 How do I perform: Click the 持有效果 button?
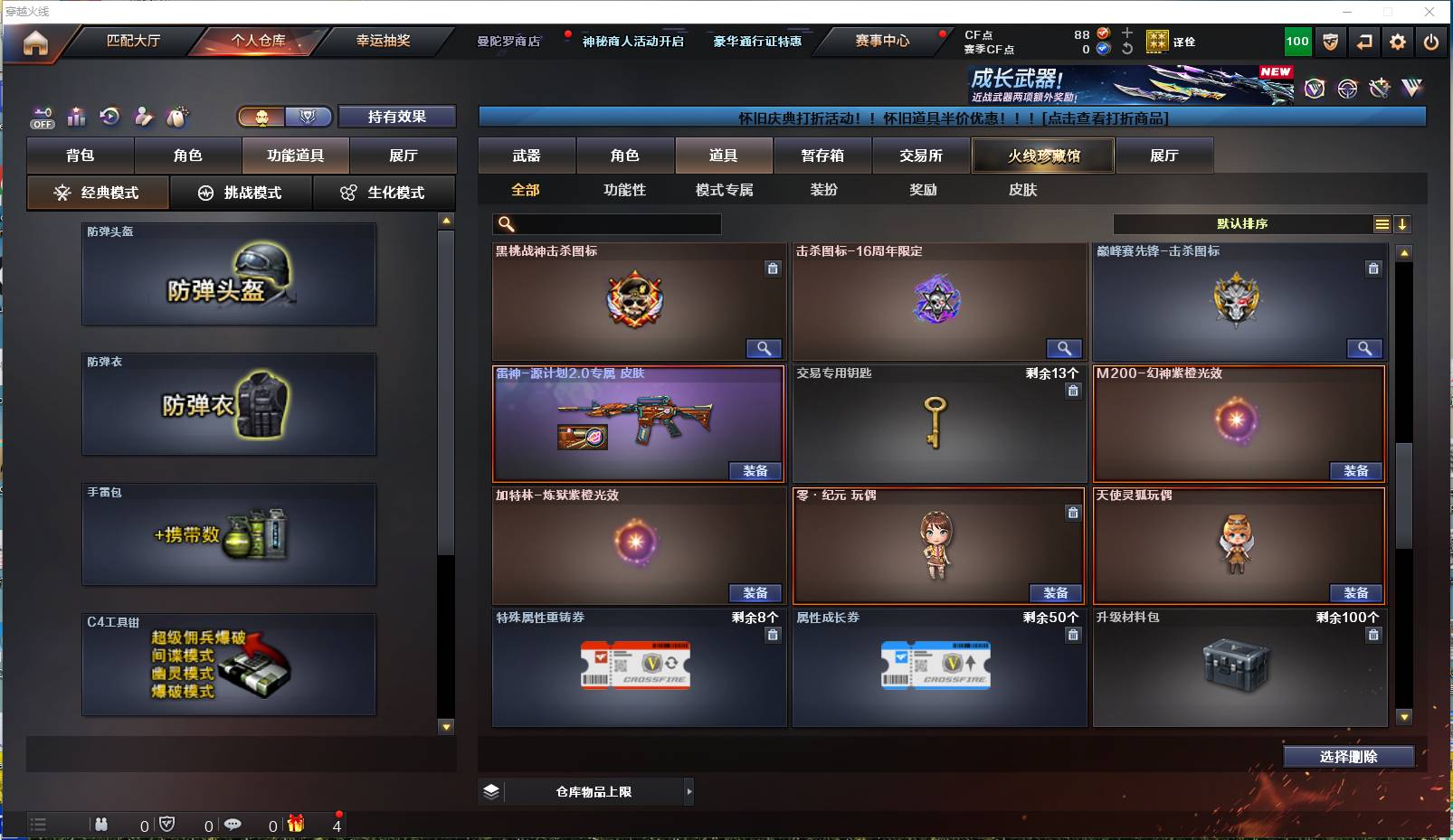pyautogui.click(x=395, y=116)
